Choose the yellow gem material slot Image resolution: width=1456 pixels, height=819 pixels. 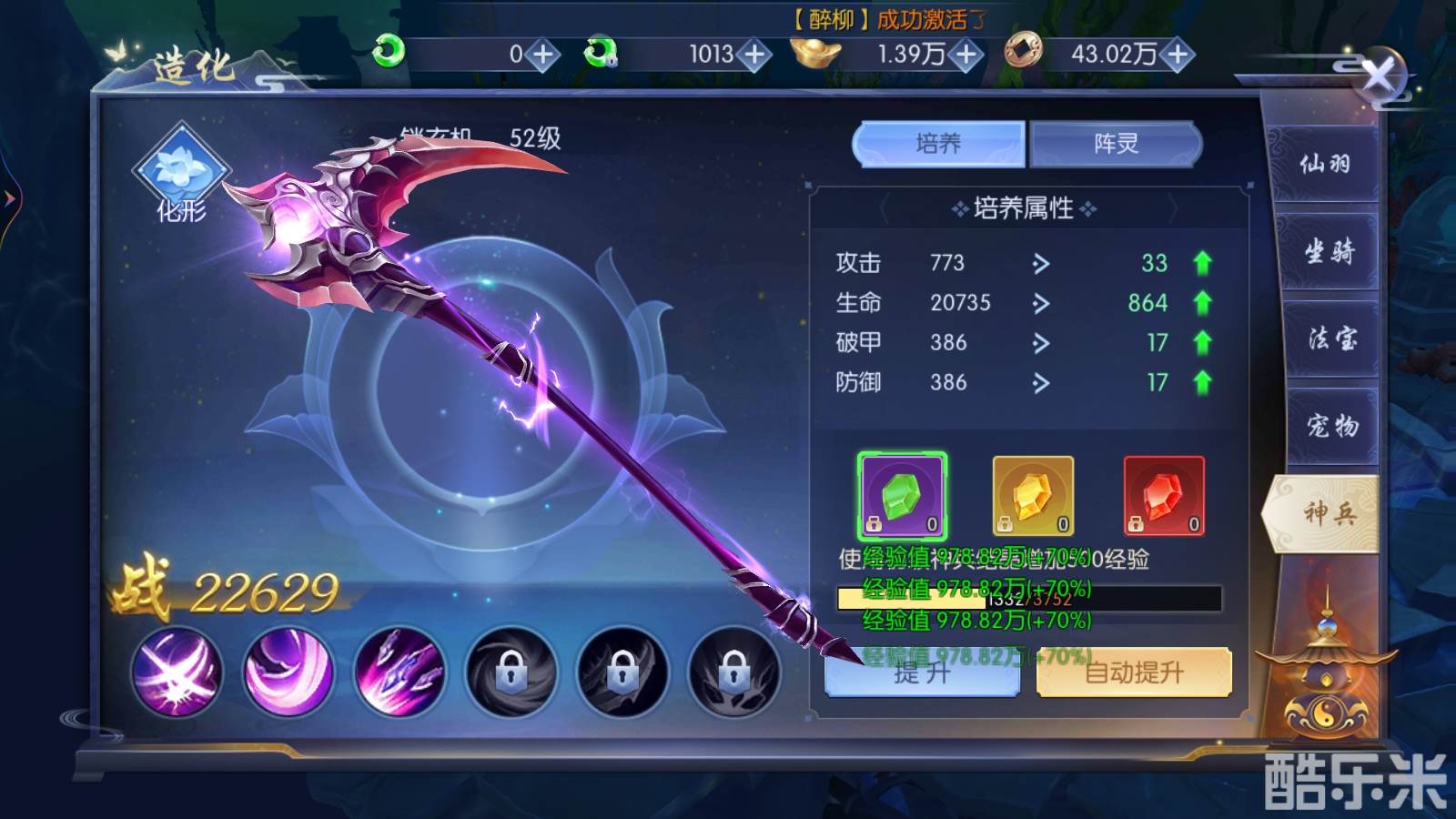[1033, 497]
